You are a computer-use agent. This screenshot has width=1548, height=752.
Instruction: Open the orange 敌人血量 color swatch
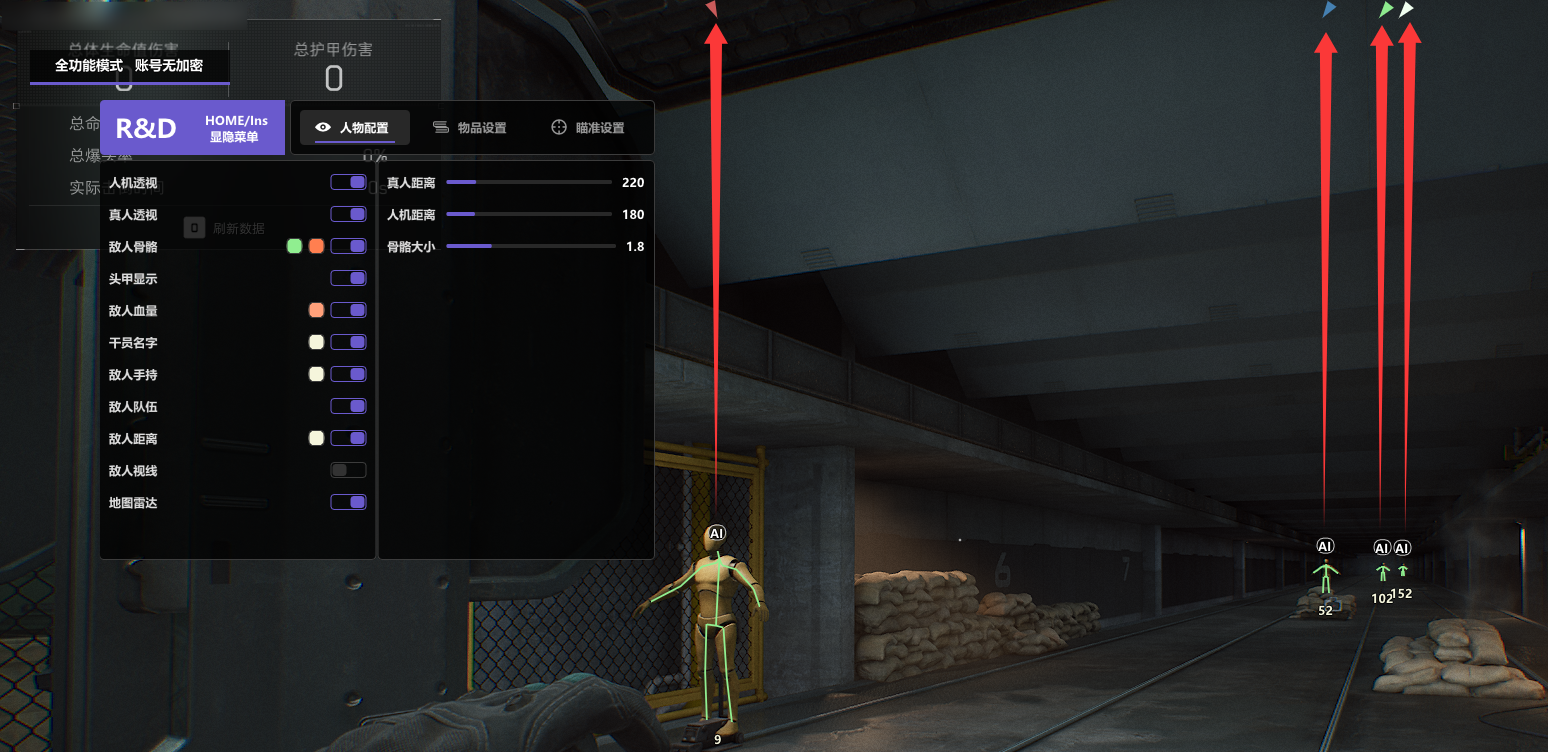(x=316, y=310)
